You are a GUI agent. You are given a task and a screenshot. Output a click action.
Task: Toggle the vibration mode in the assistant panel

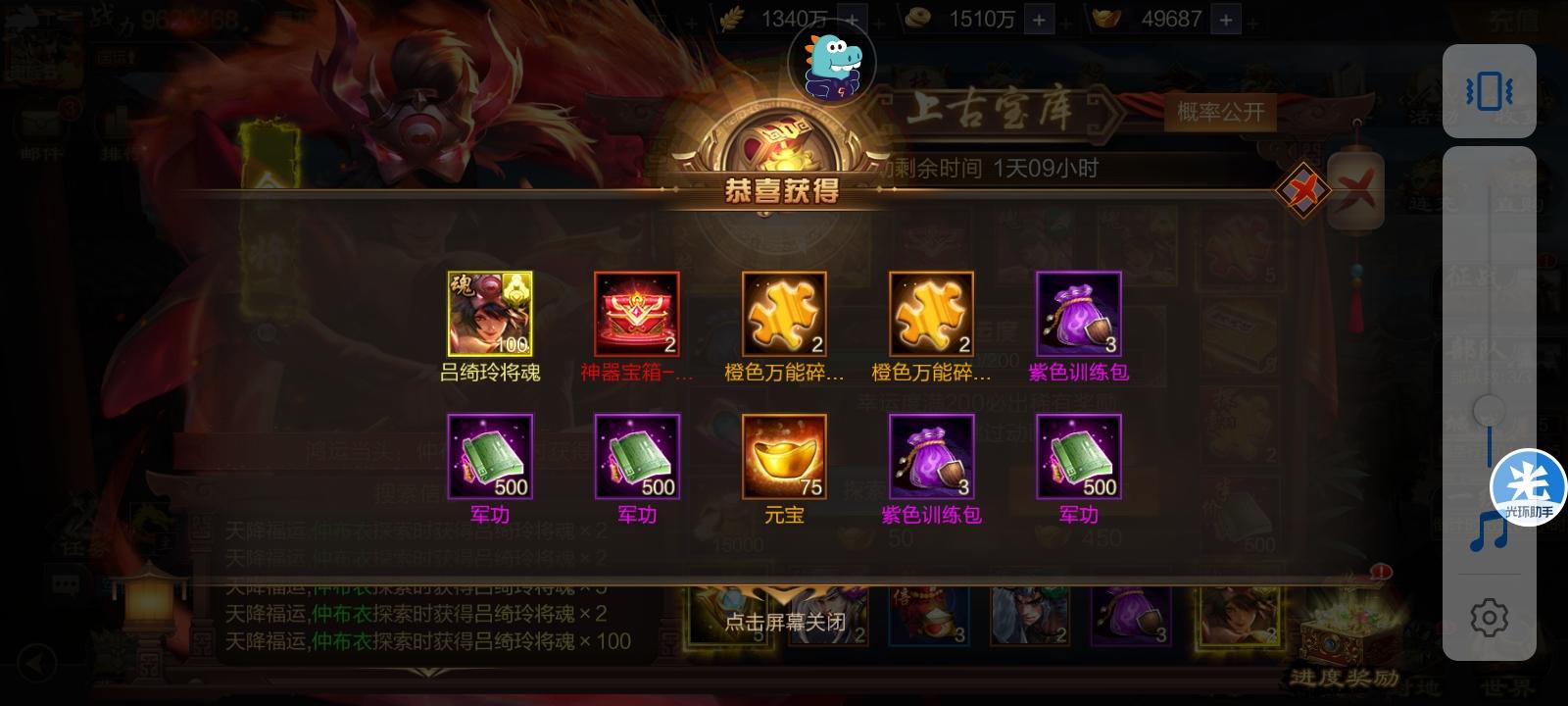point(1490,90)
